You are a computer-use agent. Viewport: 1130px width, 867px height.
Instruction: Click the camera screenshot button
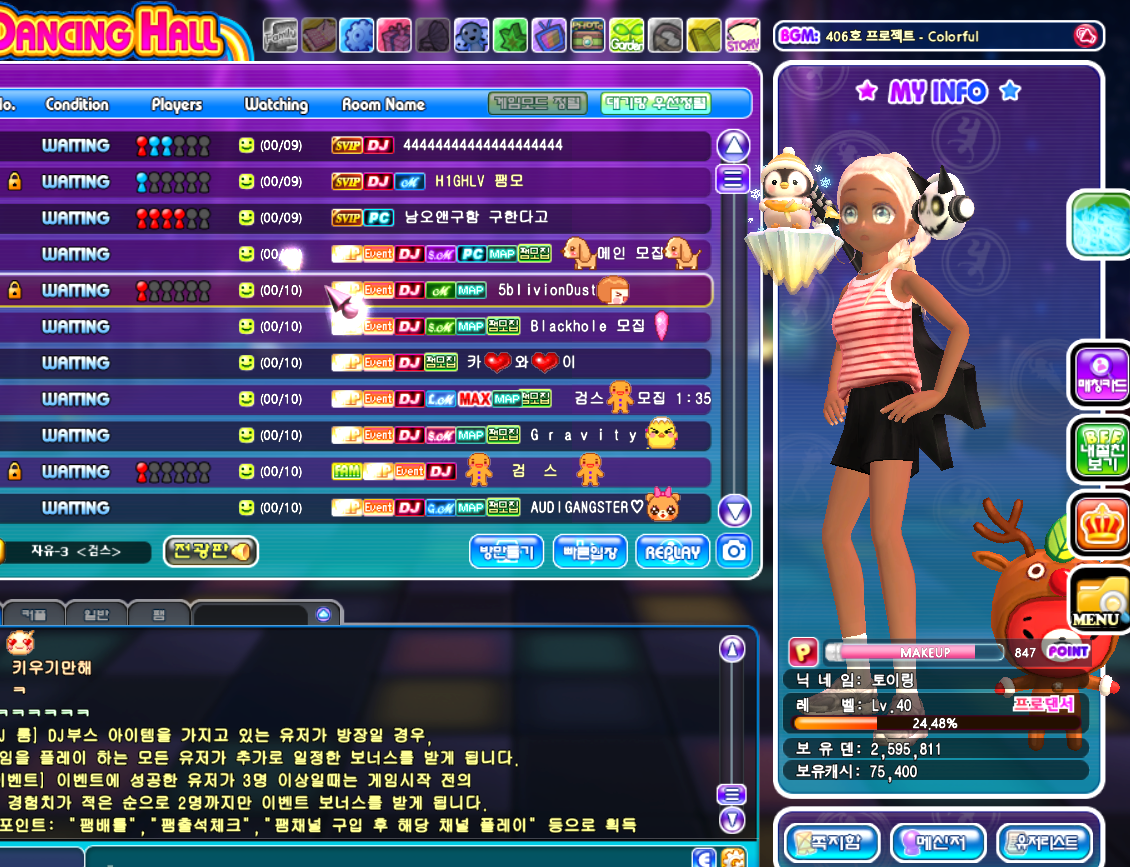(x=734, y=551)
